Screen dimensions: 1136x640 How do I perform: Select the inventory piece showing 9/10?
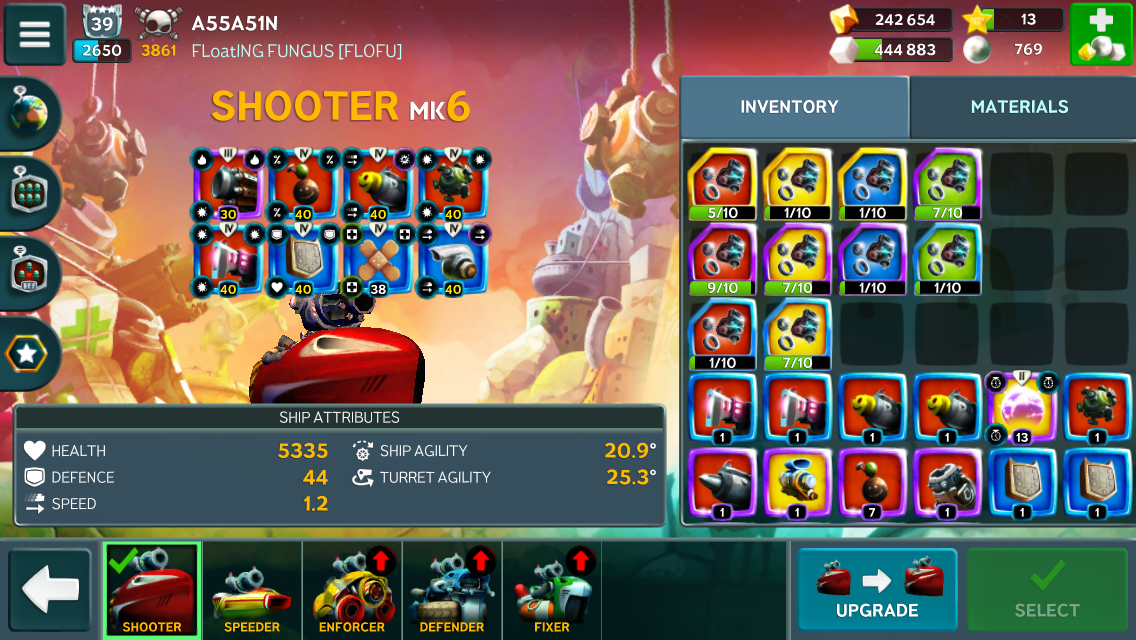[x=722, y=258]
